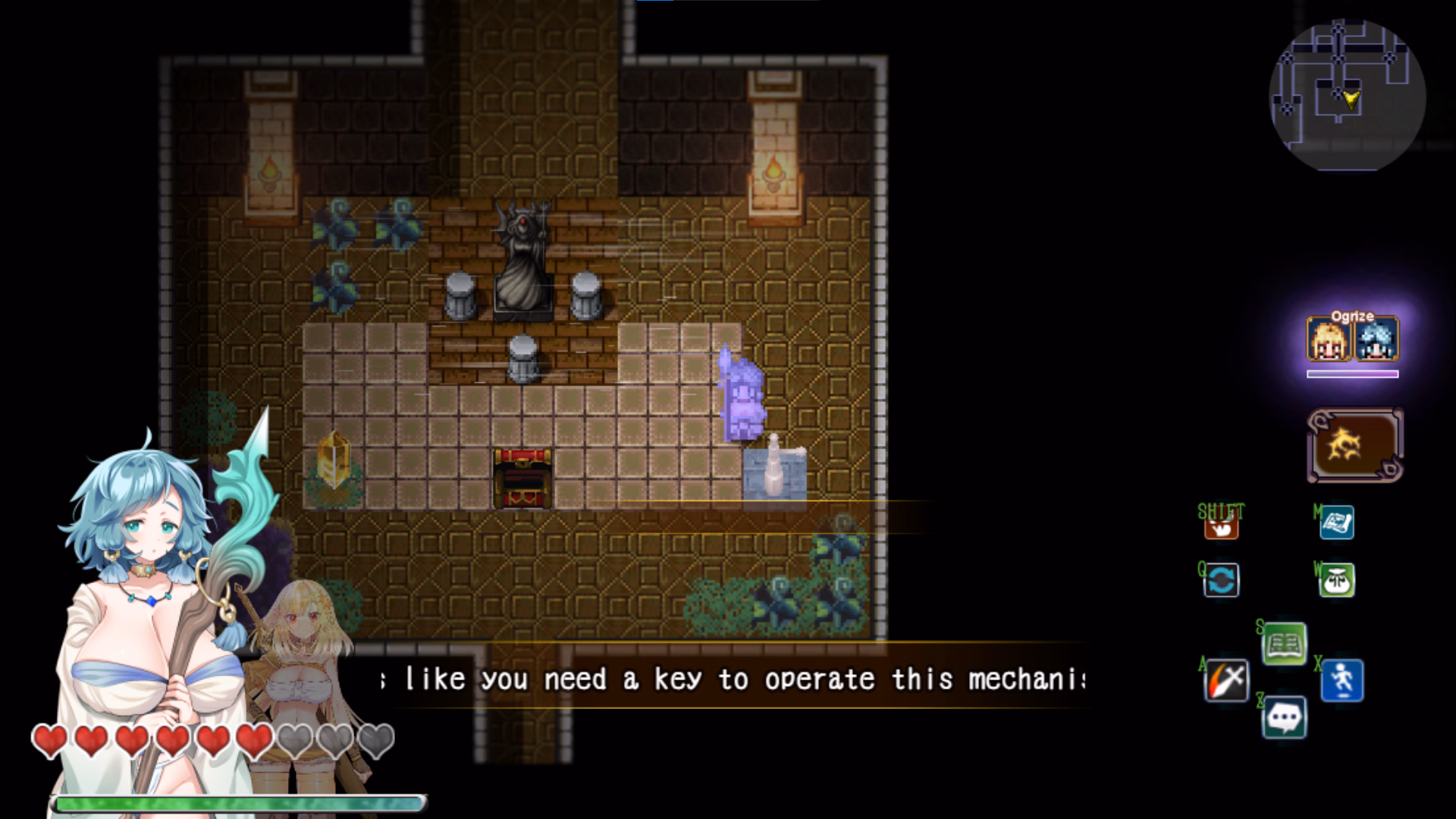The height and width of the screenshot is (819, 1456).
Task: Toggle the blue running figure icon
Action: (x=1342, y=680)
